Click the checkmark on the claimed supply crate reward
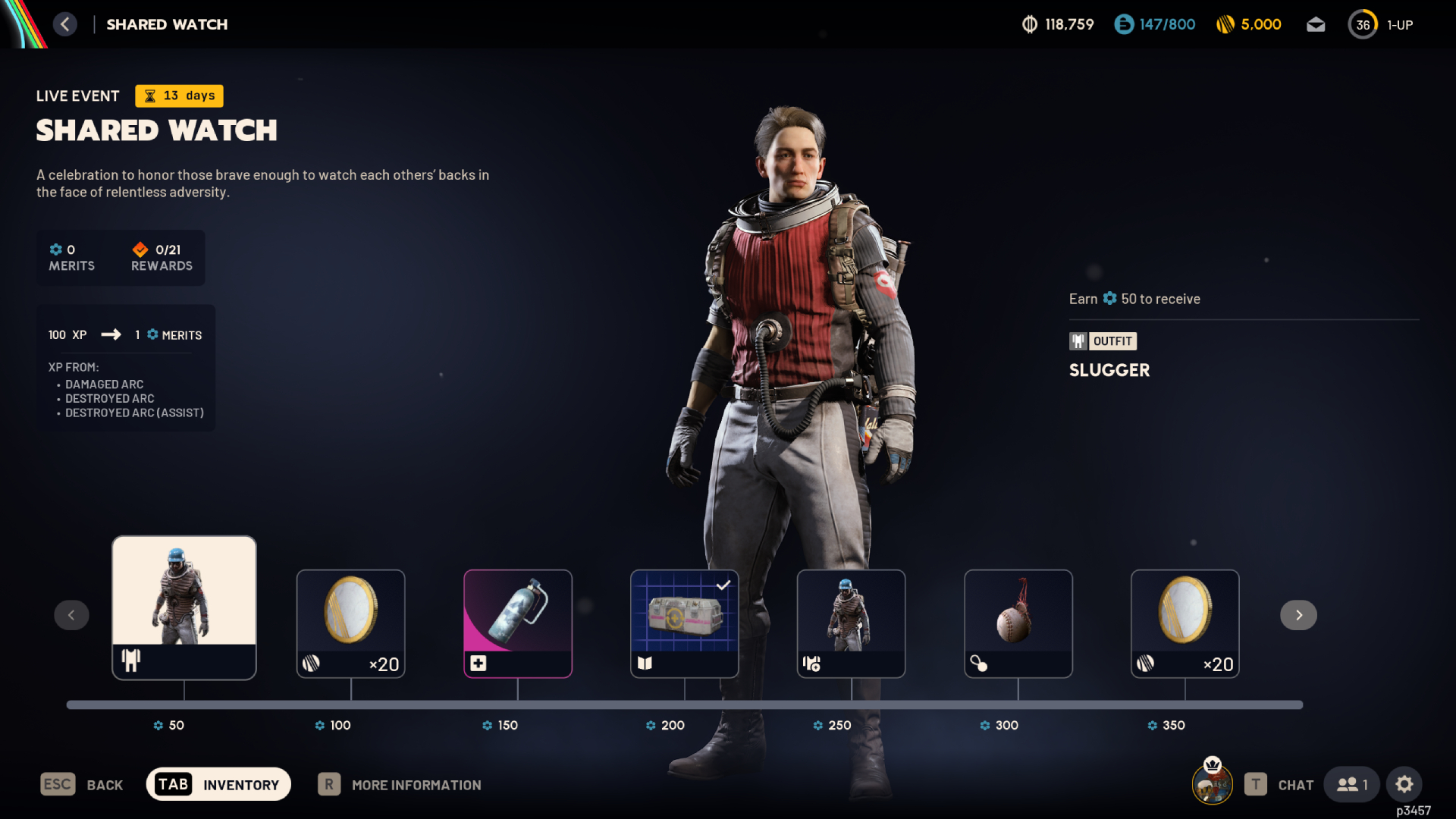The width and height of the screenshot is (1456, 819). [724, 584]
